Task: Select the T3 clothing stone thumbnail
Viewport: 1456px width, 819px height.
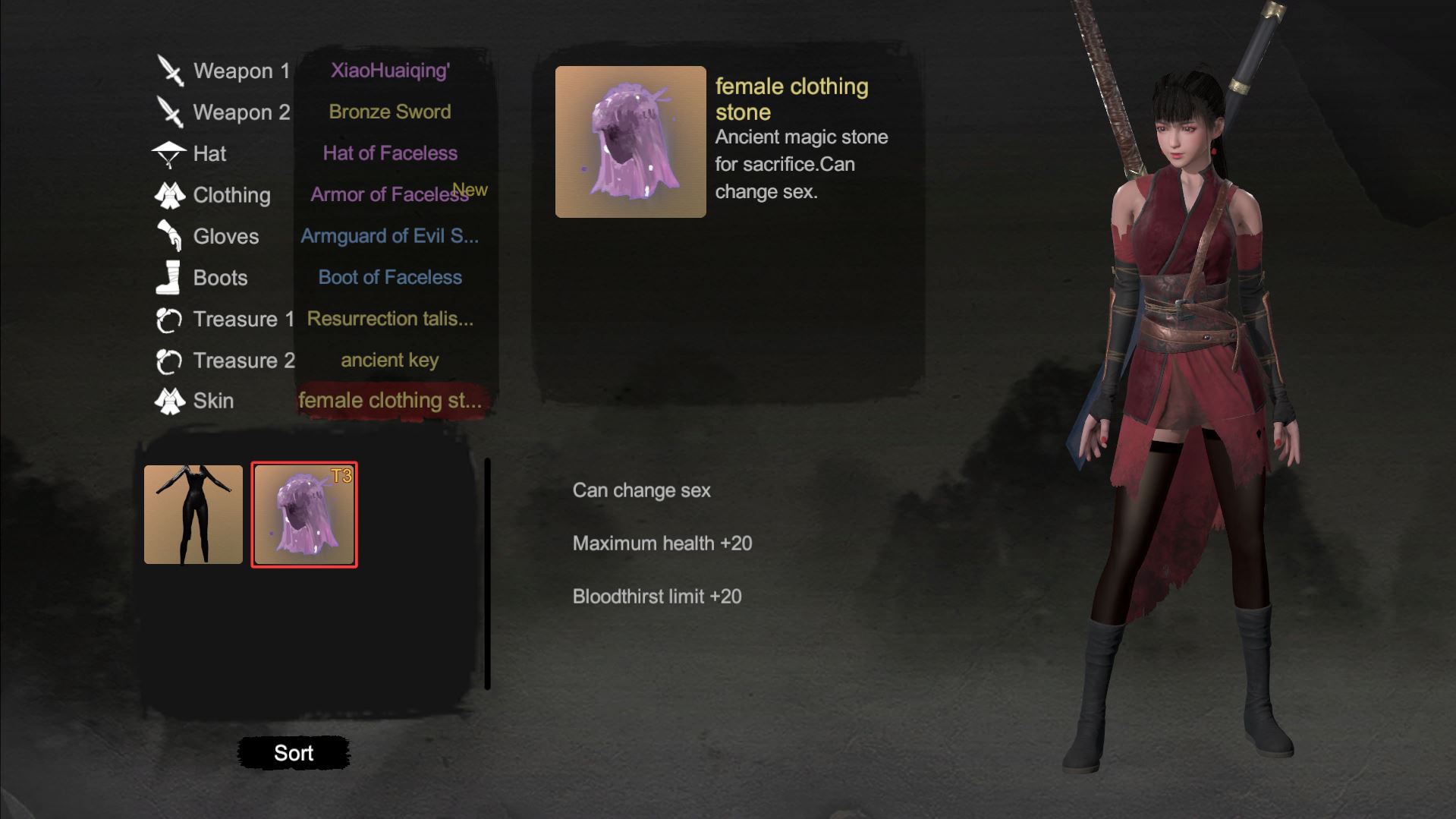Action: (x=303, y=514)
